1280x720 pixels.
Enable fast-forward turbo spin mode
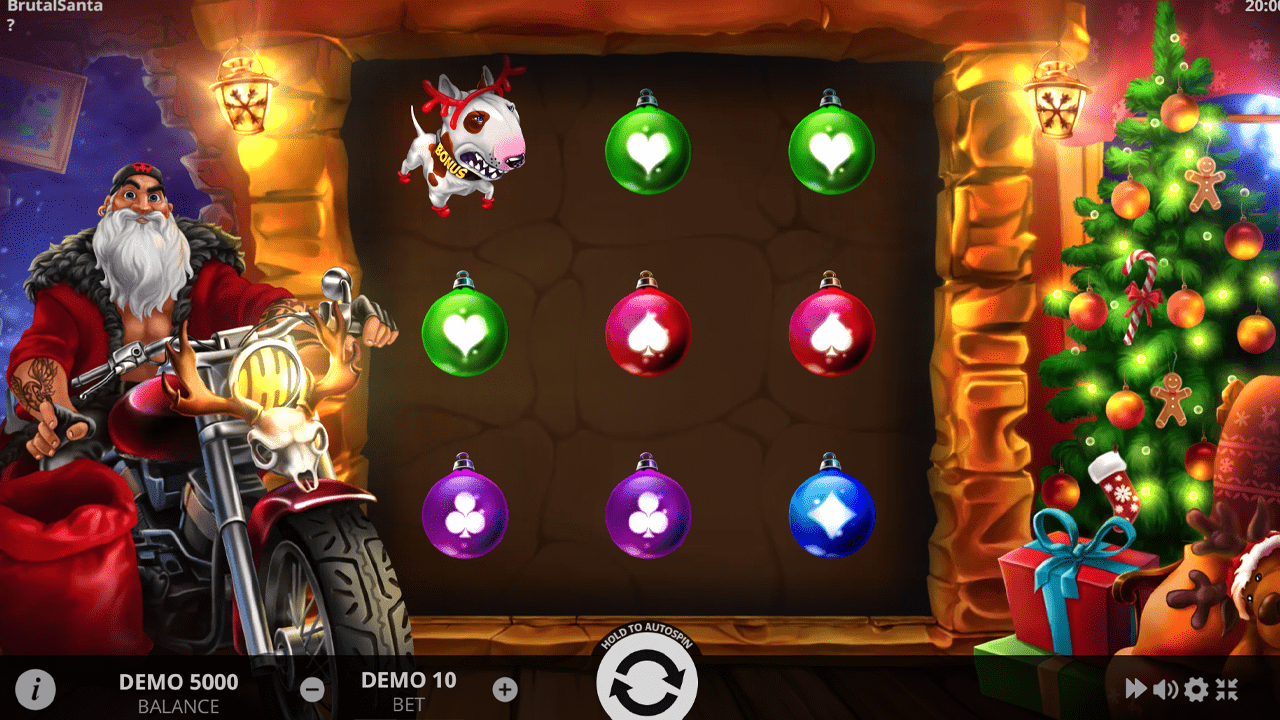(1136, 689)
